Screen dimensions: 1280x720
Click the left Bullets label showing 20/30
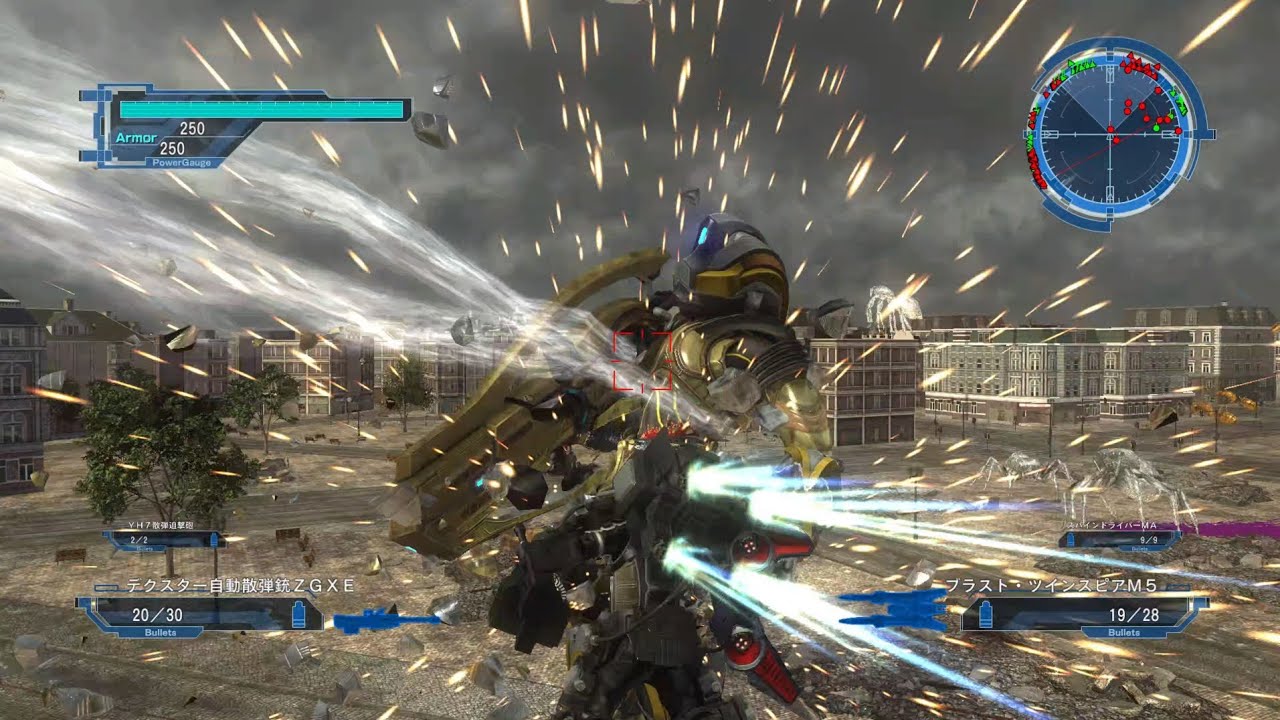160,631
